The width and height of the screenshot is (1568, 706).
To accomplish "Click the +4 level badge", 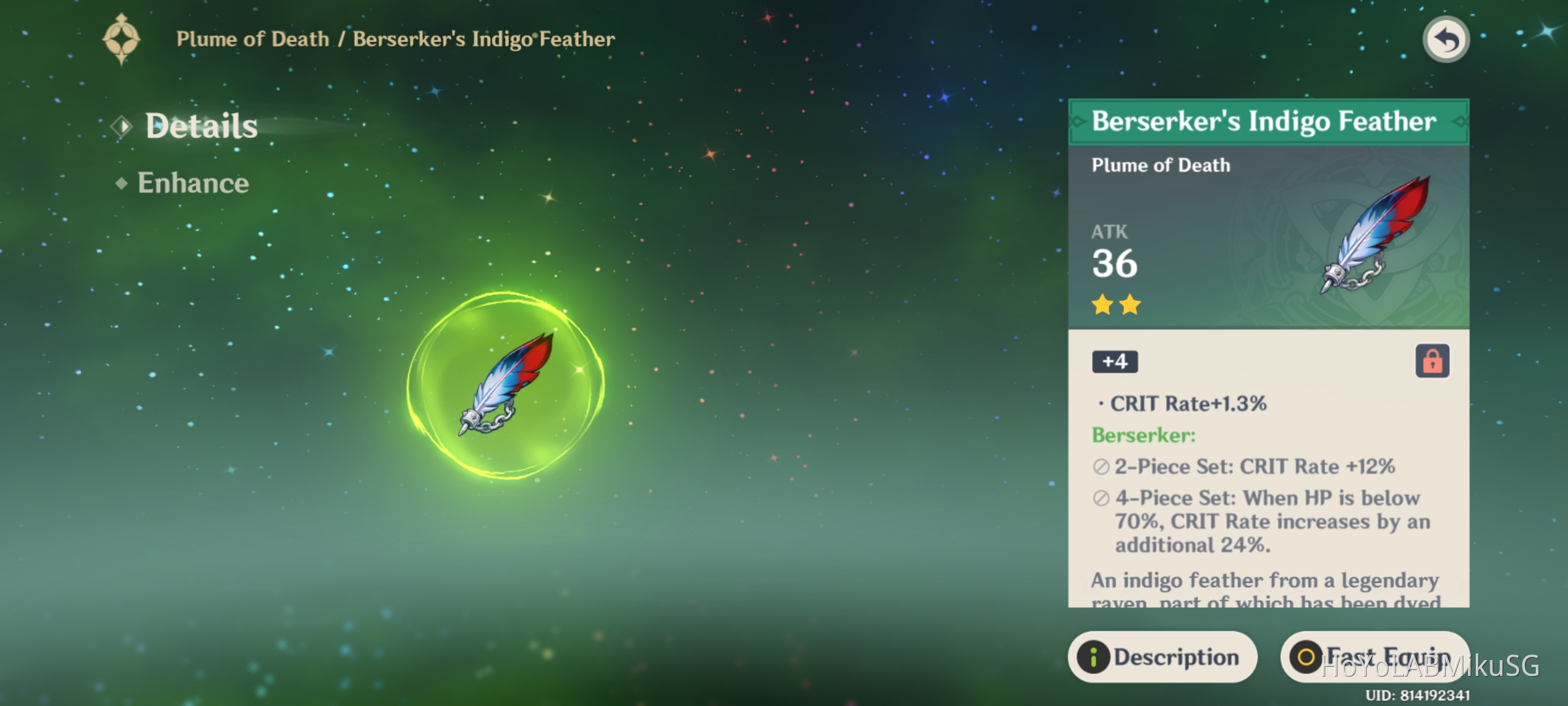I will pyautogui.click(x=1114, y=362).
